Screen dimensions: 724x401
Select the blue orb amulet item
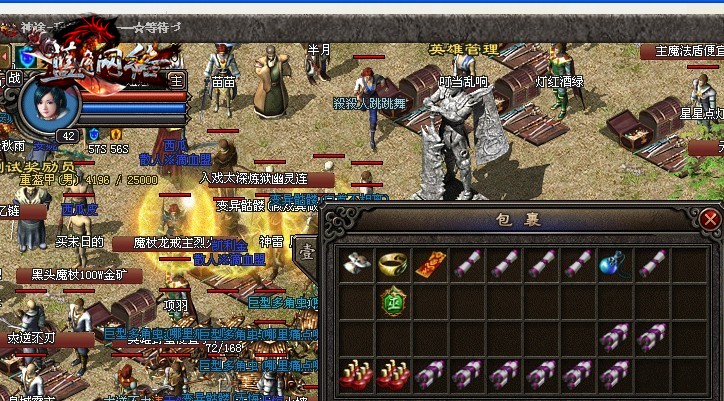(x=611, y=264)
